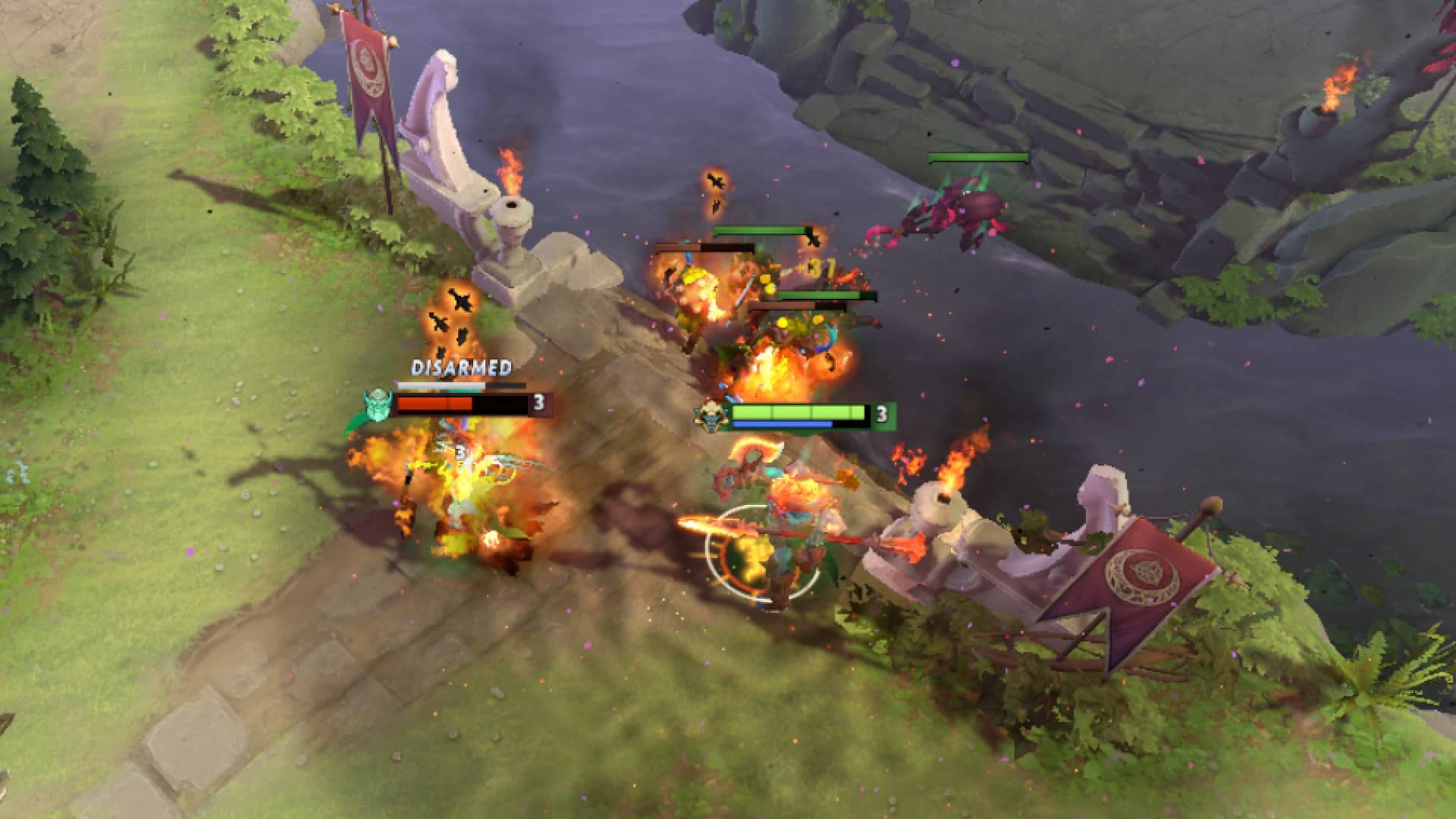This screenshot has width=1456, height=819.
Task: Click the DISARMED status text
Action: (x=459, y=369)
